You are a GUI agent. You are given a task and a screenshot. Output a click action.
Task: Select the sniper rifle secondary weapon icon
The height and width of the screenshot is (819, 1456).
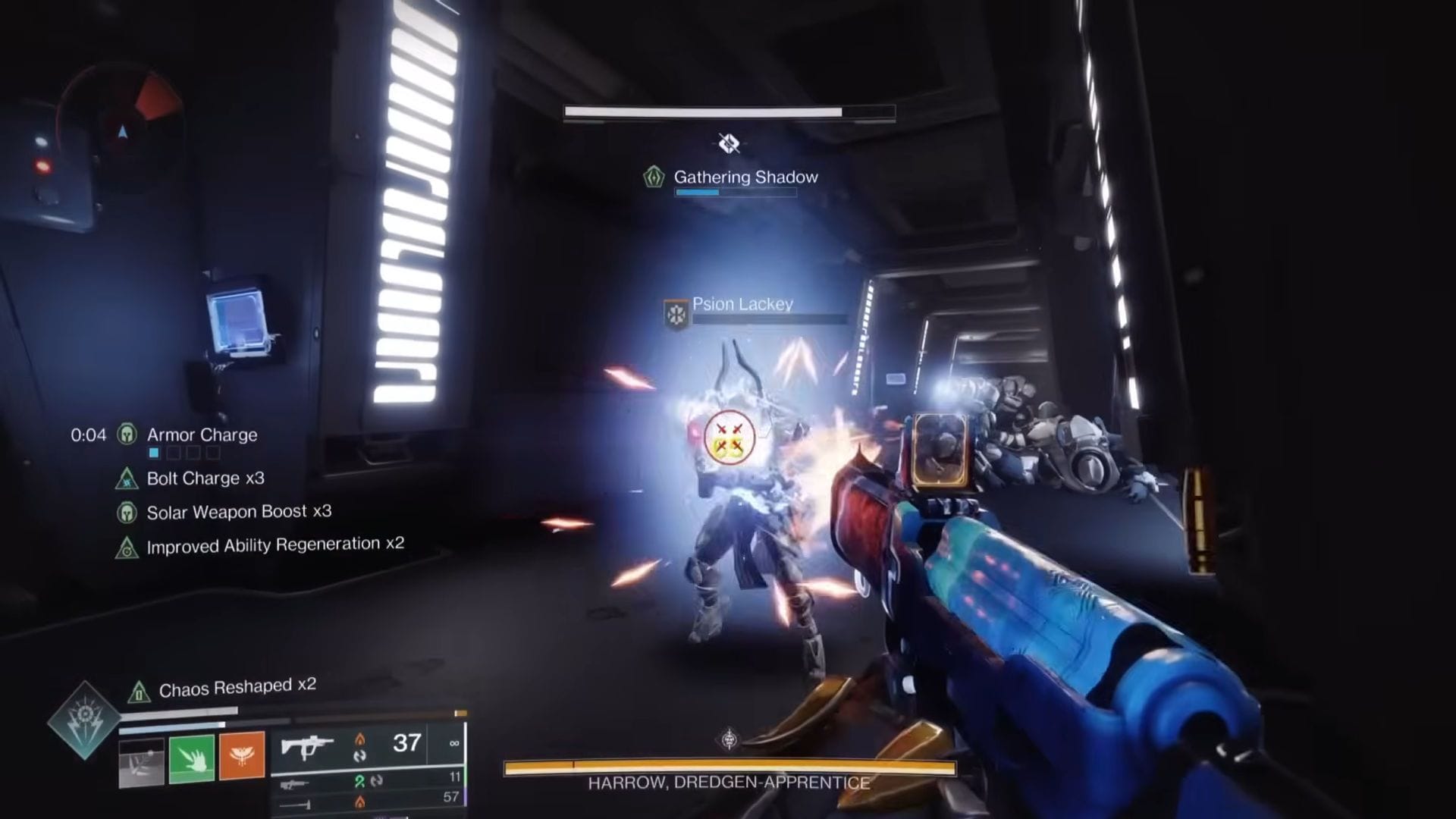[295, 784]
